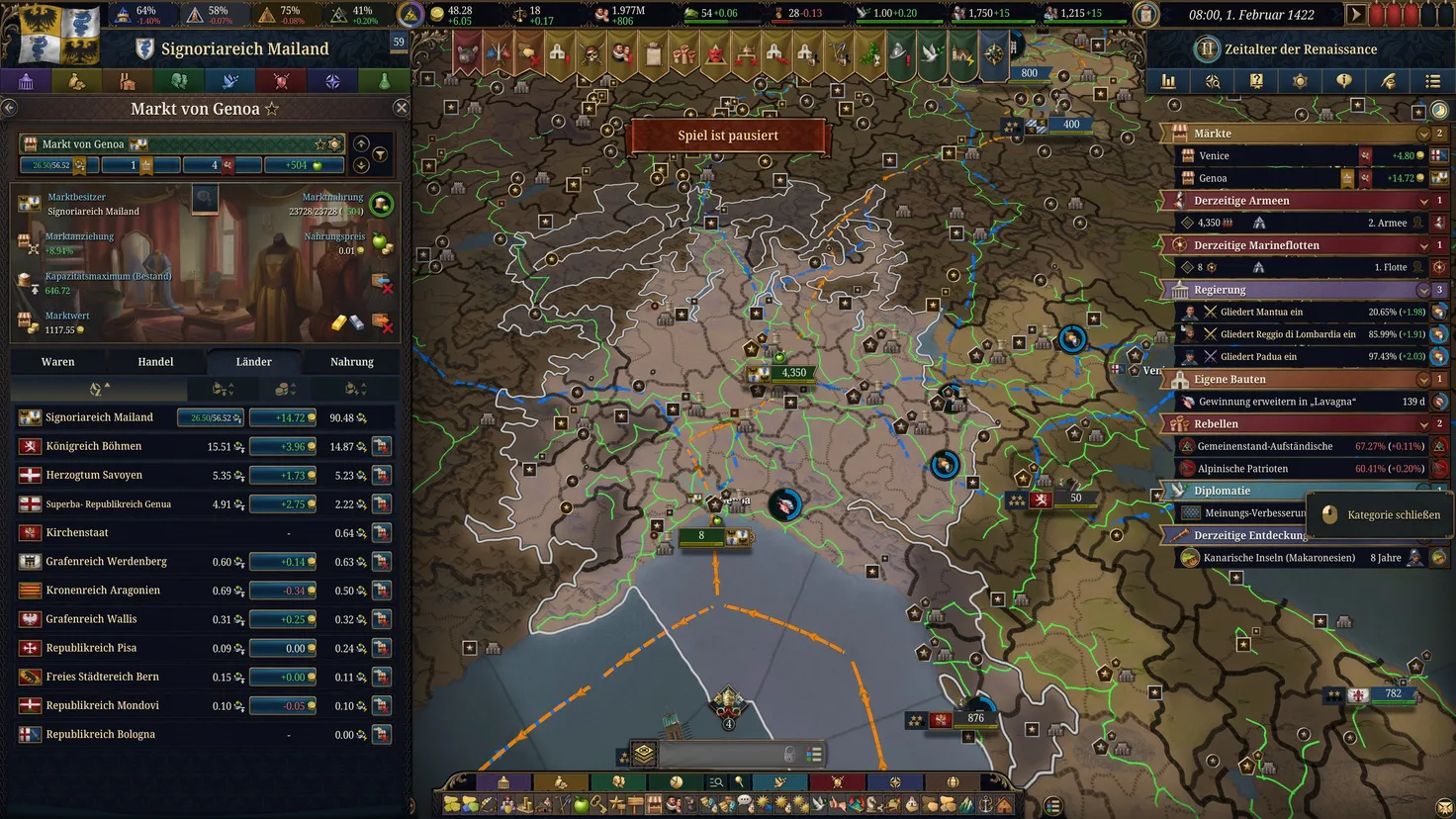The image size is (1456, 819).
Task: Close the Markt von Genoa panel
Action: pyautogui.click(x=401, y=108)
